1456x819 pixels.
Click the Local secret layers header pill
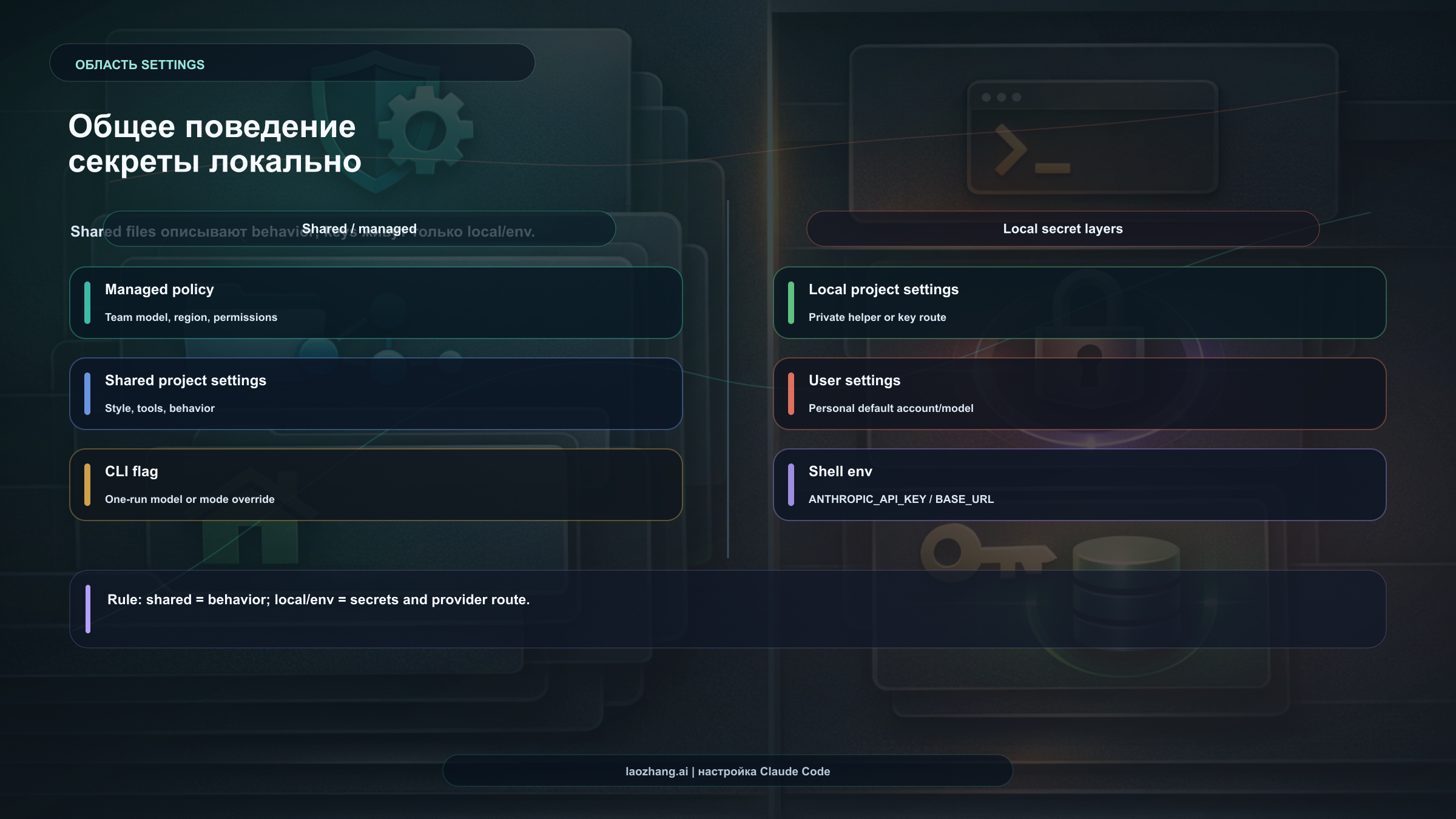pos(1062,229)
